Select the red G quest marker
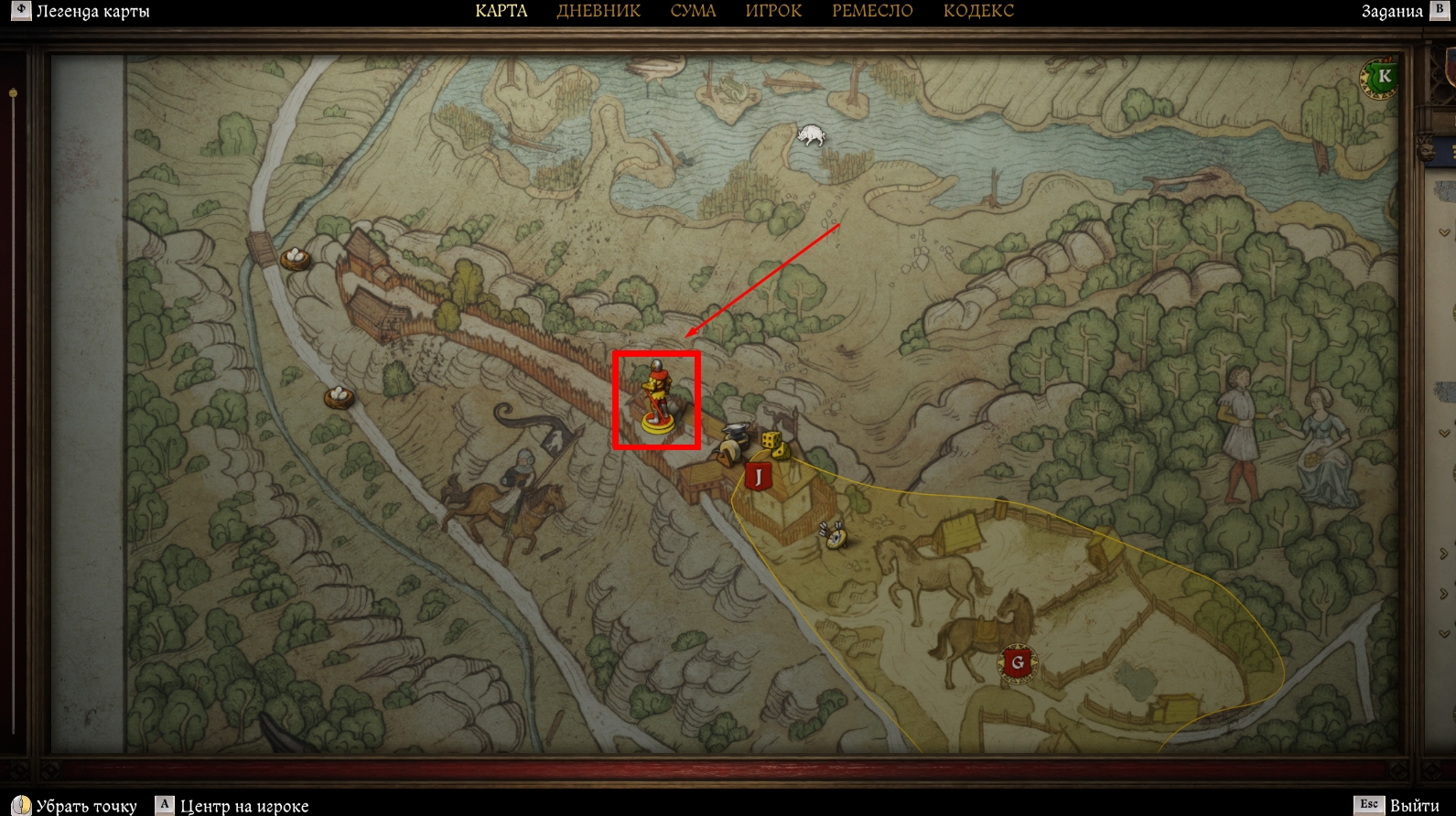 click(1017, 662)
